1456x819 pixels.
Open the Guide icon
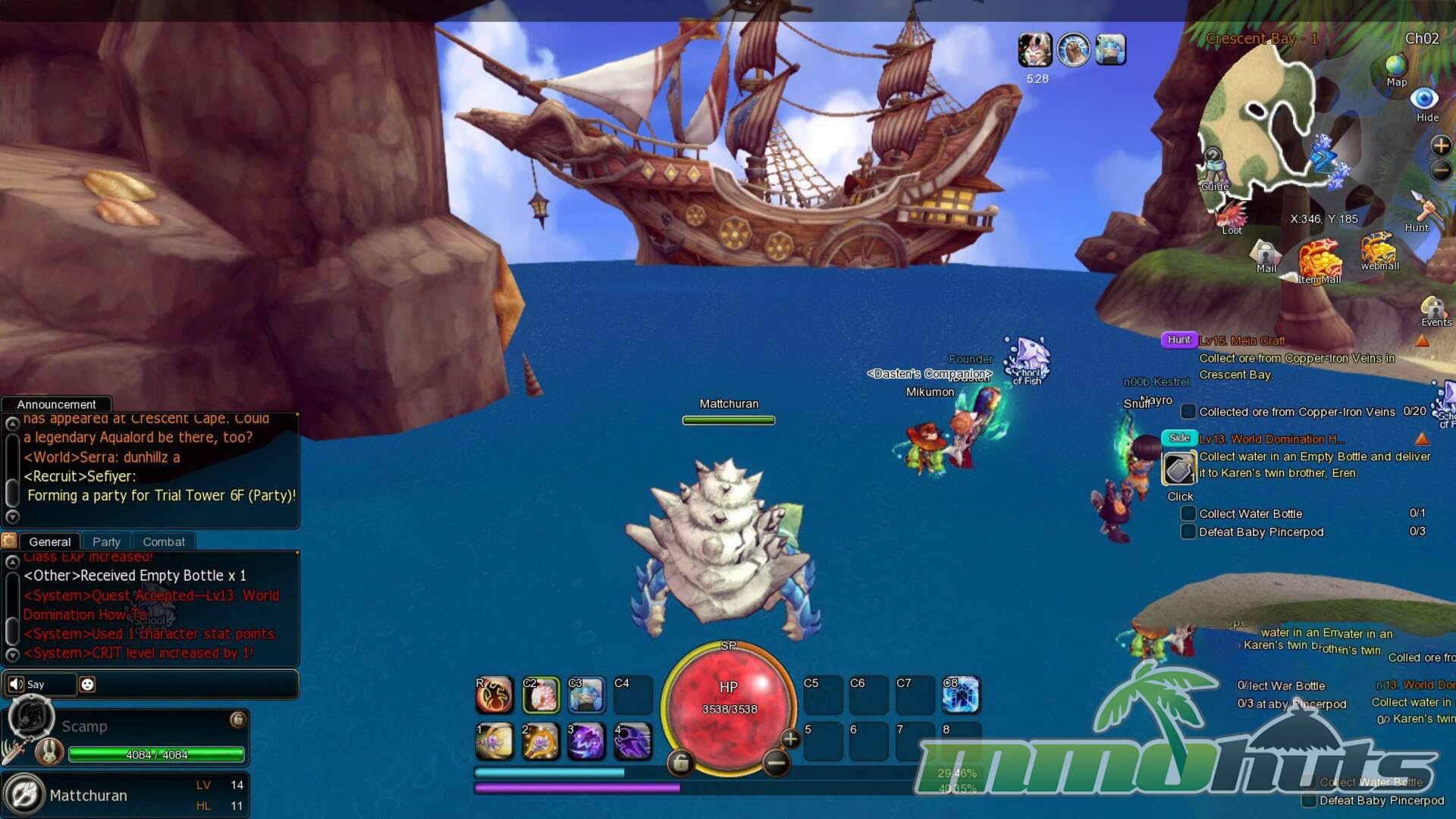(x=1213, y=168)
